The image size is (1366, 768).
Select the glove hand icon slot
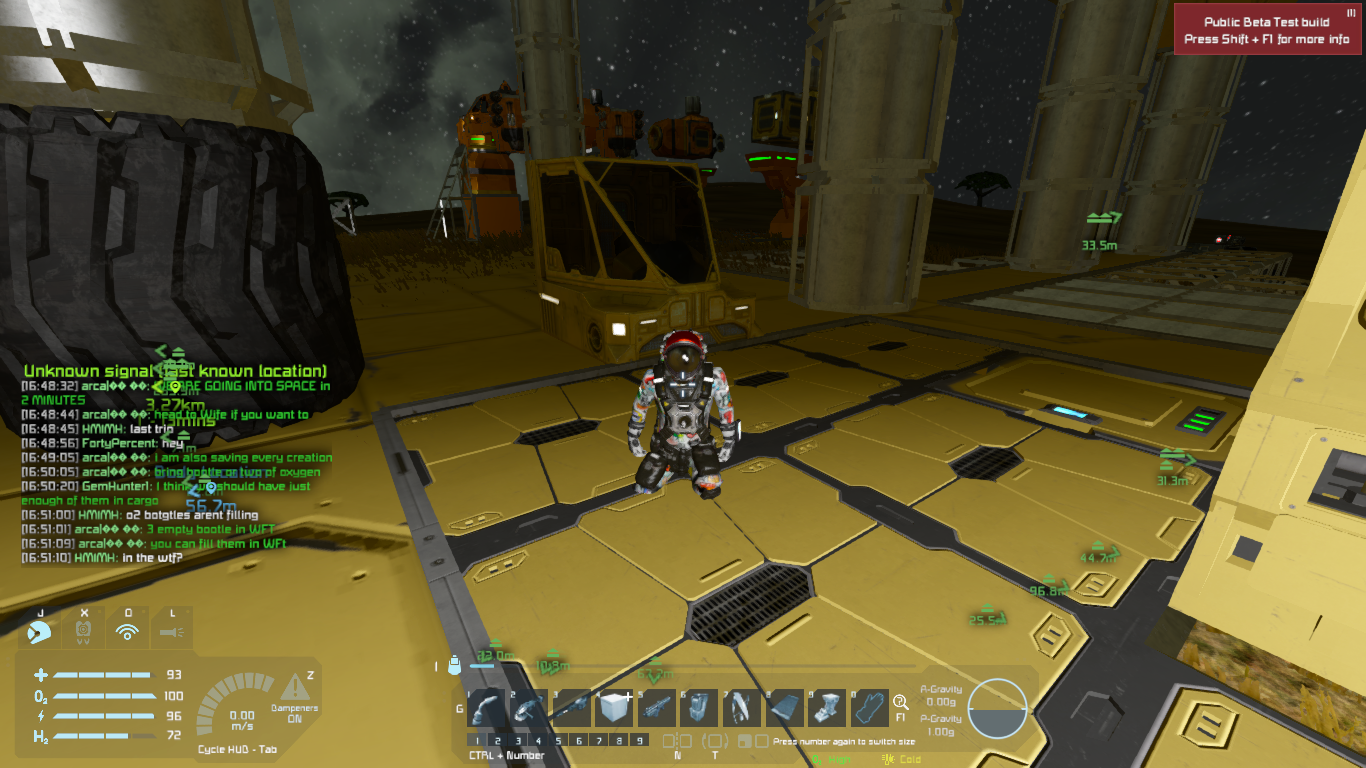[868, 708]
